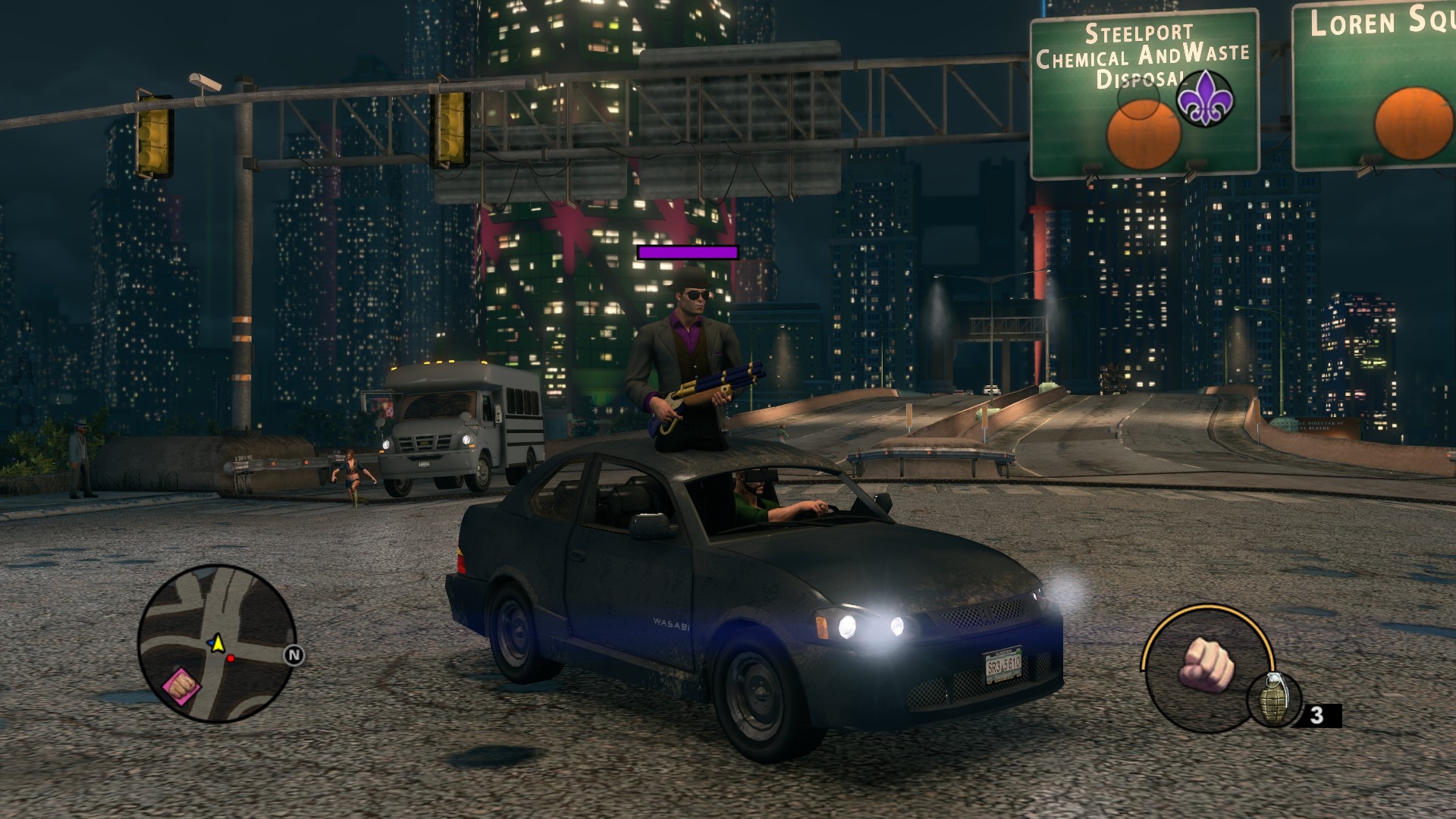Screen dimensions: 1456x819
Task: Click the yellow player arrow on minimap
Action: 218,643
